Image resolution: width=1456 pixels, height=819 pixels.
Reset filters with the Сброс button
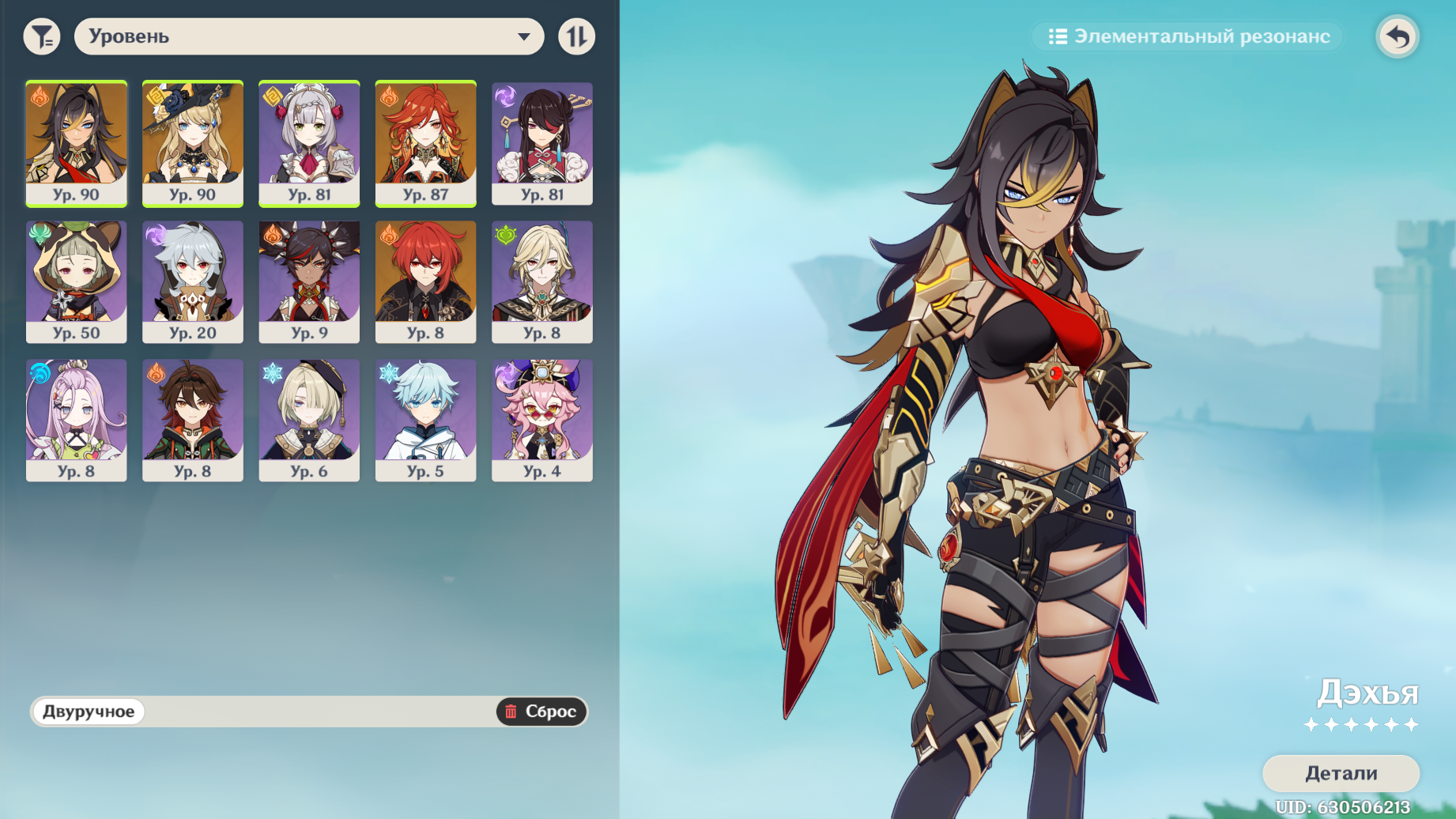(541, 711)
